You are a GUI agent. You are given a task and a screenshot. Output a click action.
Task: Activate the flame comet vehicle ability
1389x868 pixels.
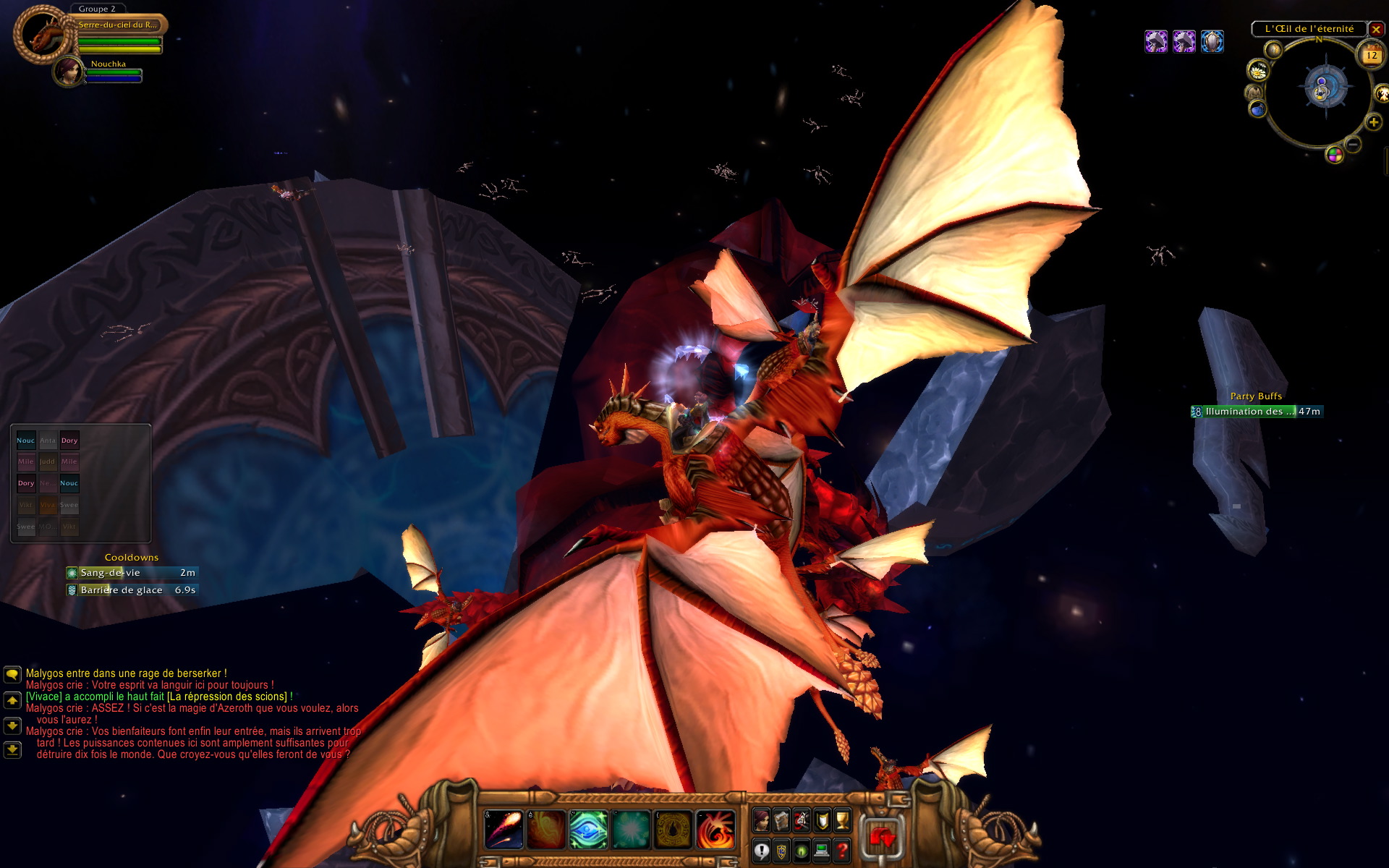pos(504,829)
